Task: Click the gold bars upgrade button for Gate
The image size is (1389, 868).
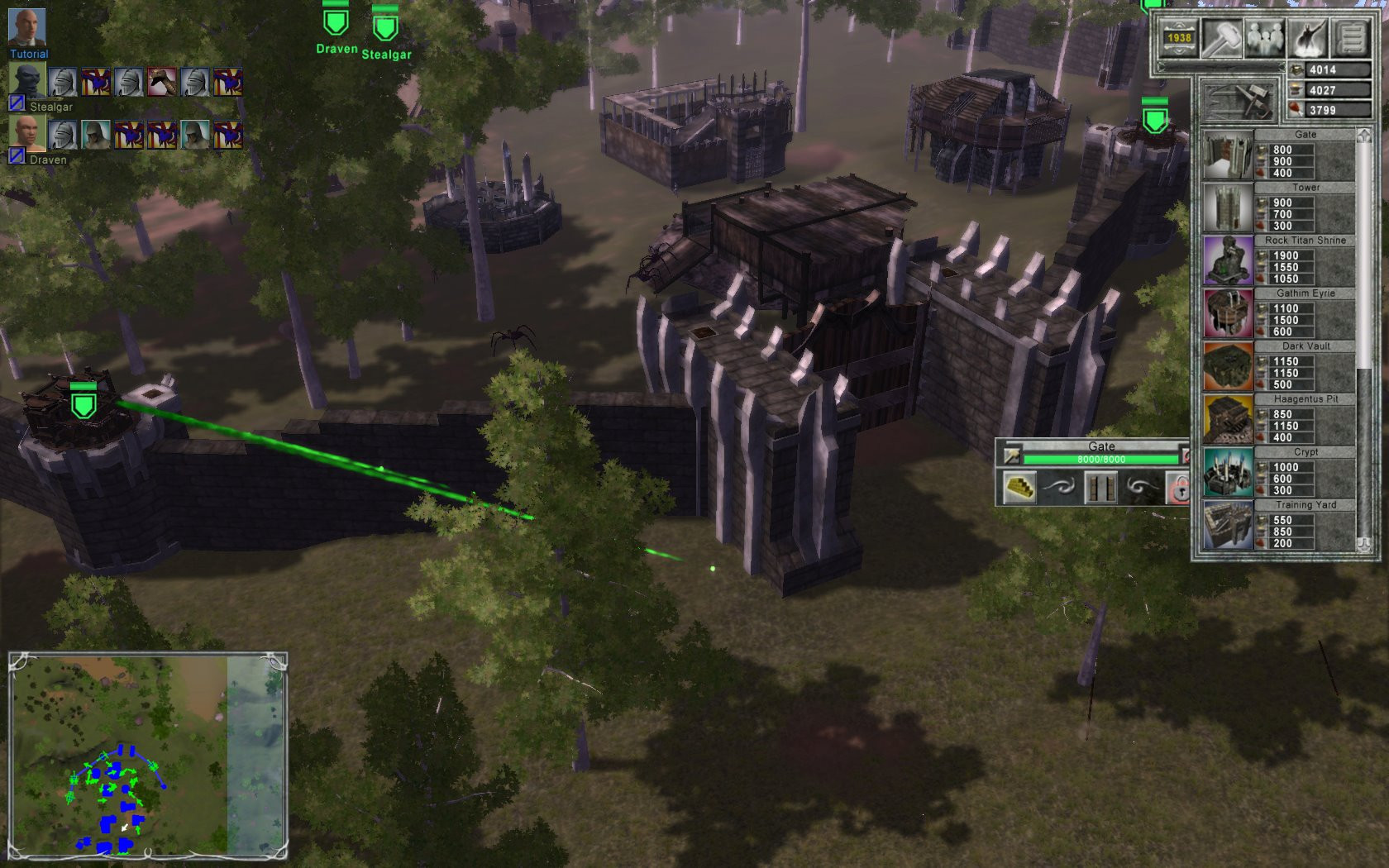Action: (x=1019, y=487)
